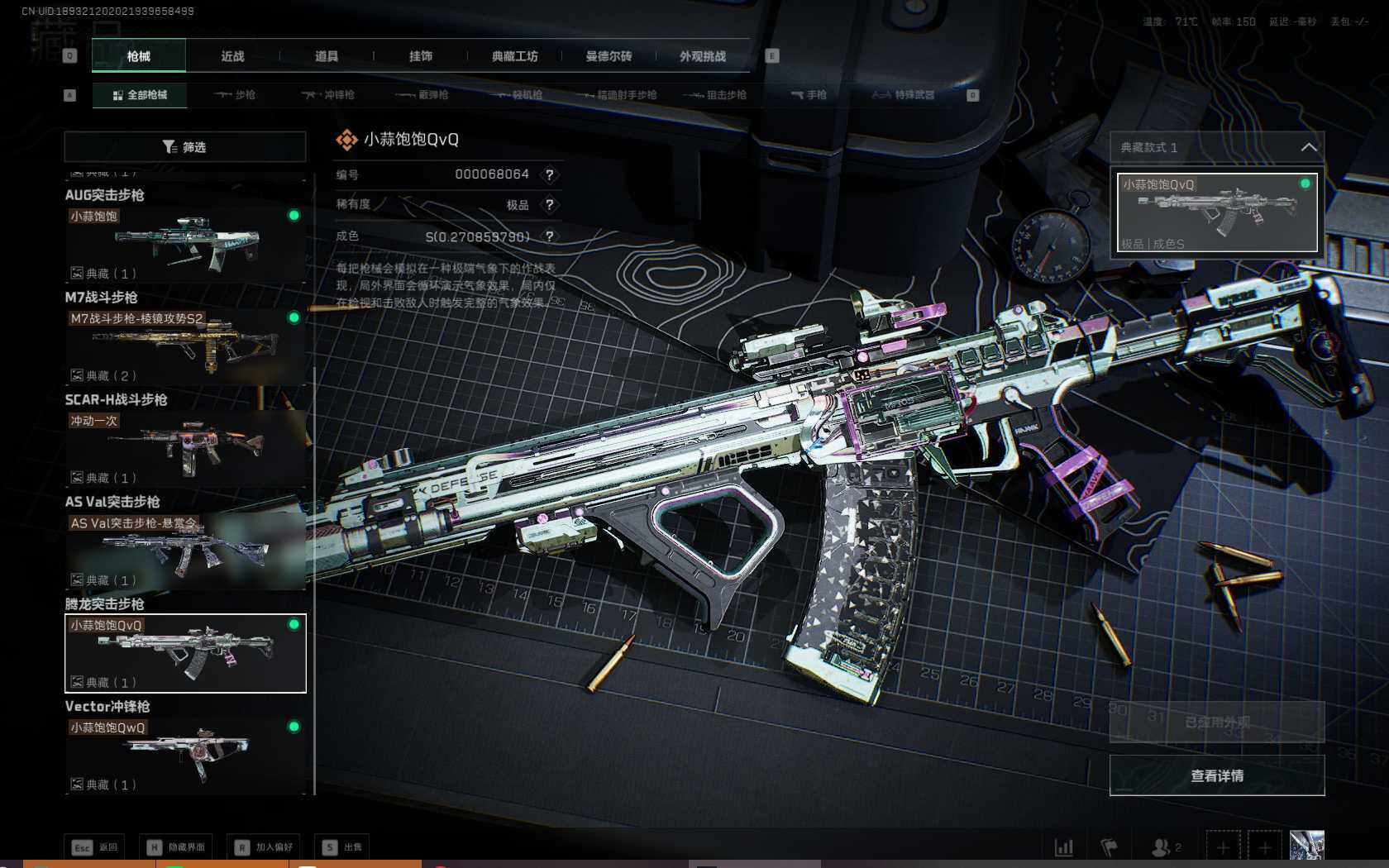Switch to the 近战 melee tab
The image size is (1389, 868).
[232, 56]
